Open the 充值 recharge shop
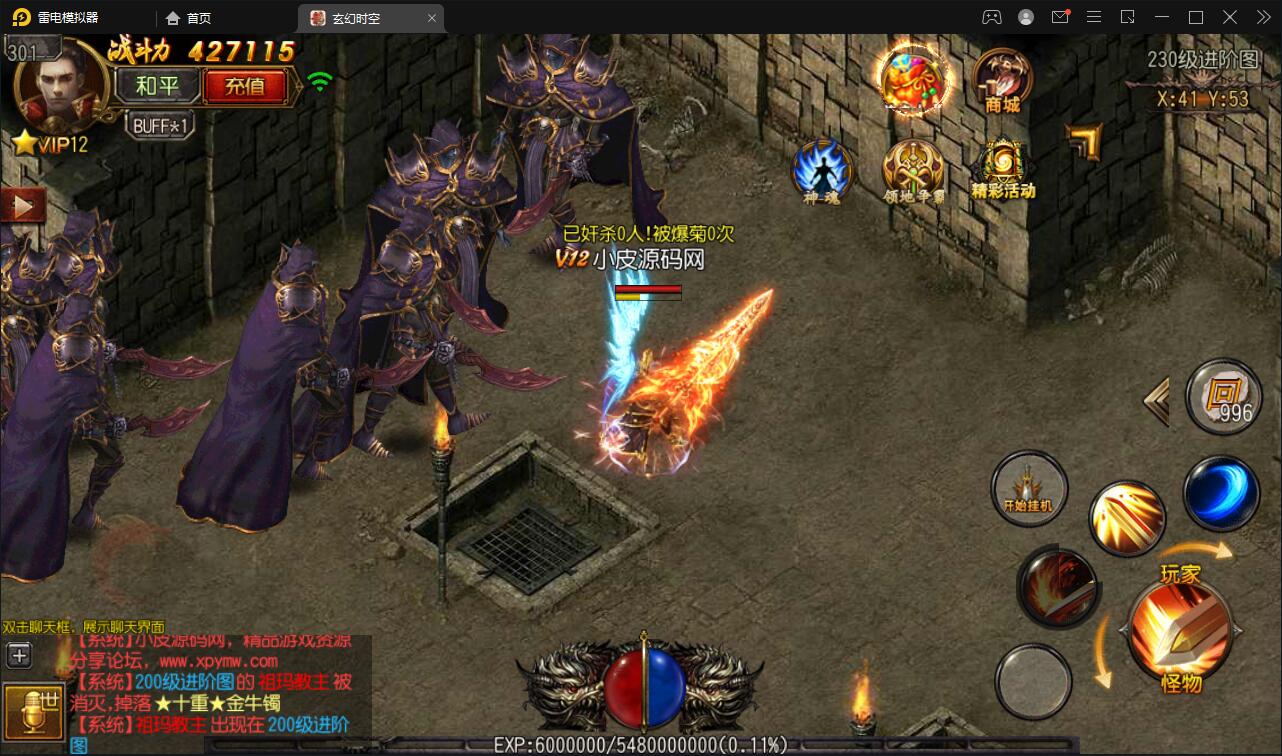This screenshot has width=1282, height=756. 245,87
